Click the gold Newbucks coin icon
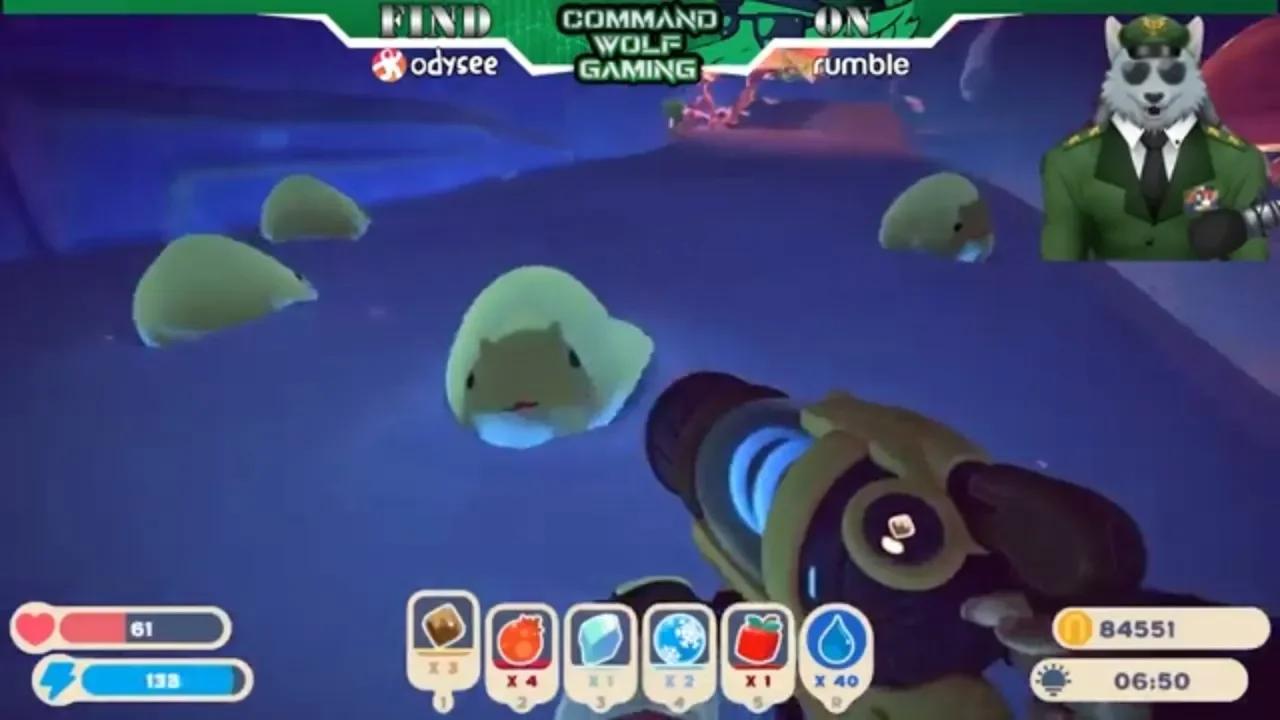Image resolution: width=1280 pixels, height=720 pixels. 1075,628
